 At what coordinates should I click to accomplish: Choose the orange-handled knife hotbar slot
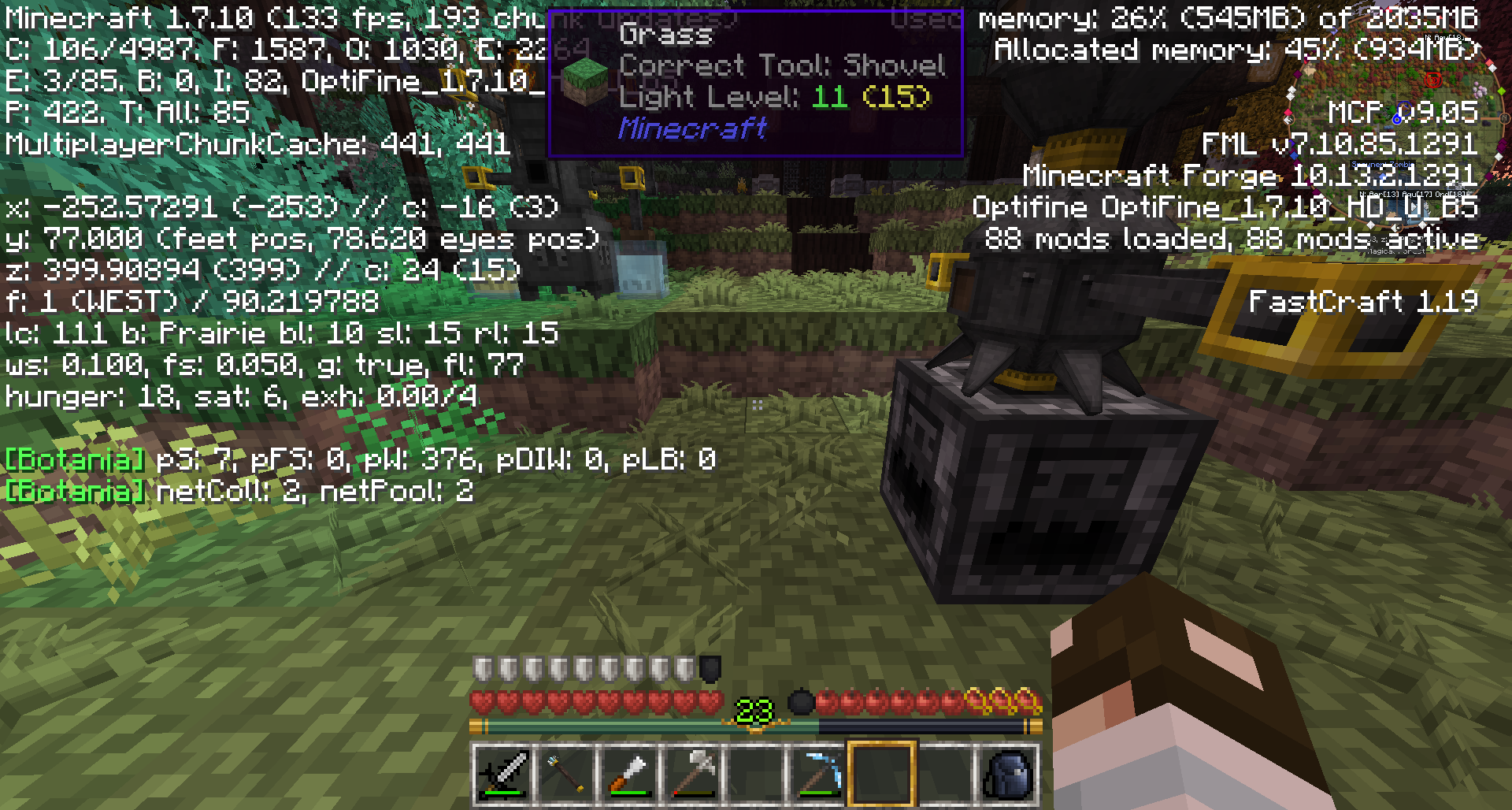[x=628, y=773]
